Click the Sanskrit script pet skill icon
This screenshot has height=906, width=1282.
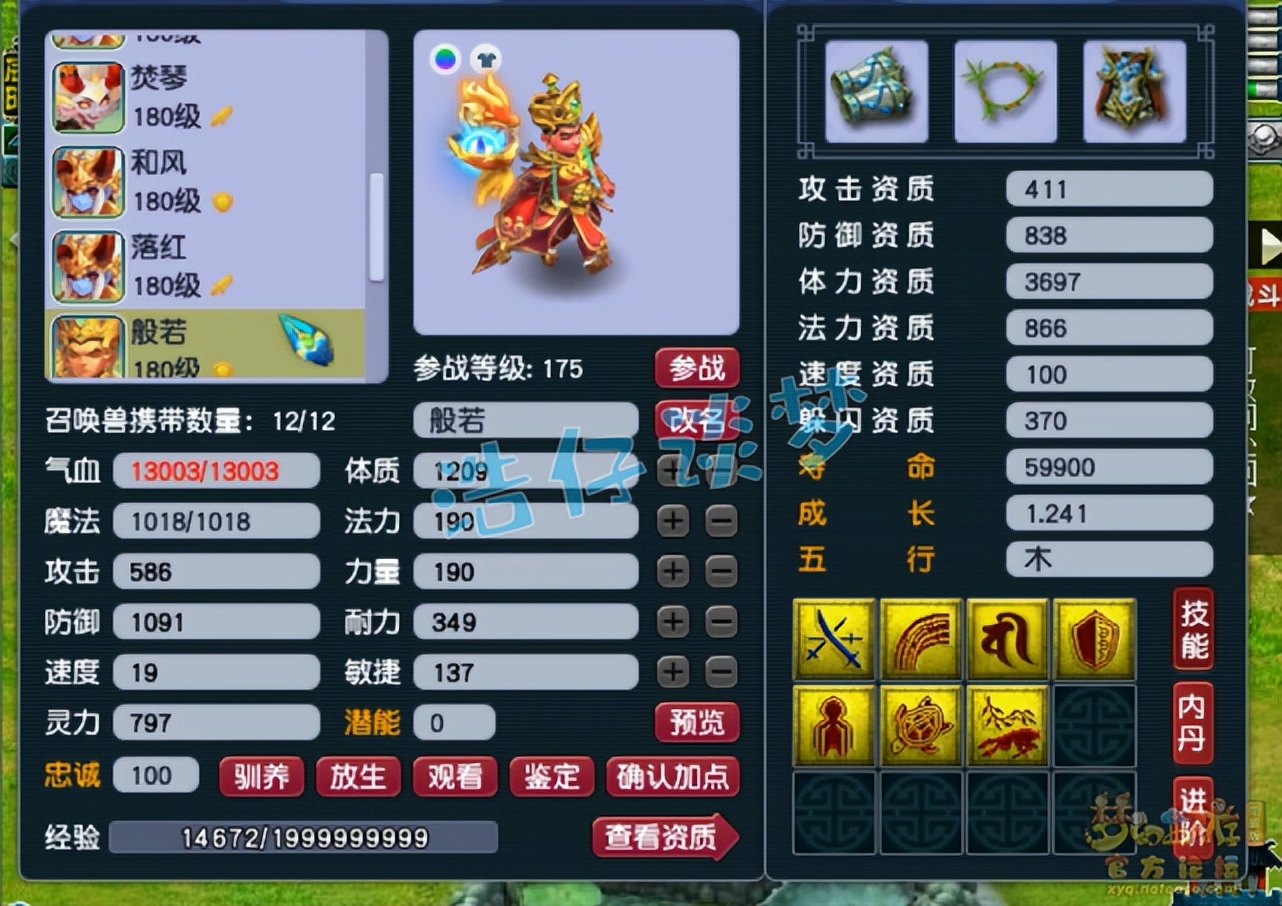pos(1008,637)
